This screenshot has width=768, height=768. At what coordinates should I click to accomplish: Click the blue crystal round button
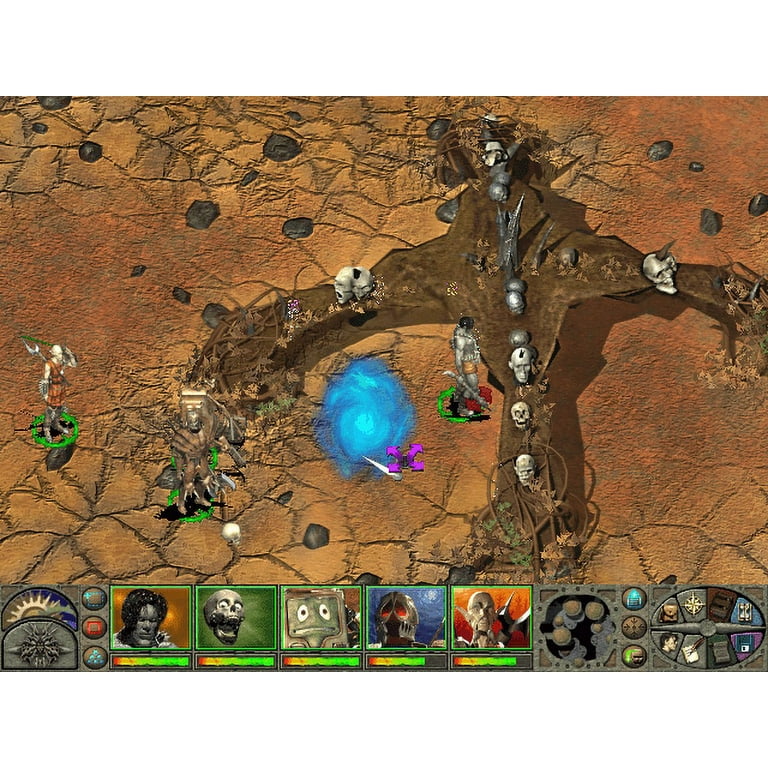pyautogui.click(x=634, y=599)
